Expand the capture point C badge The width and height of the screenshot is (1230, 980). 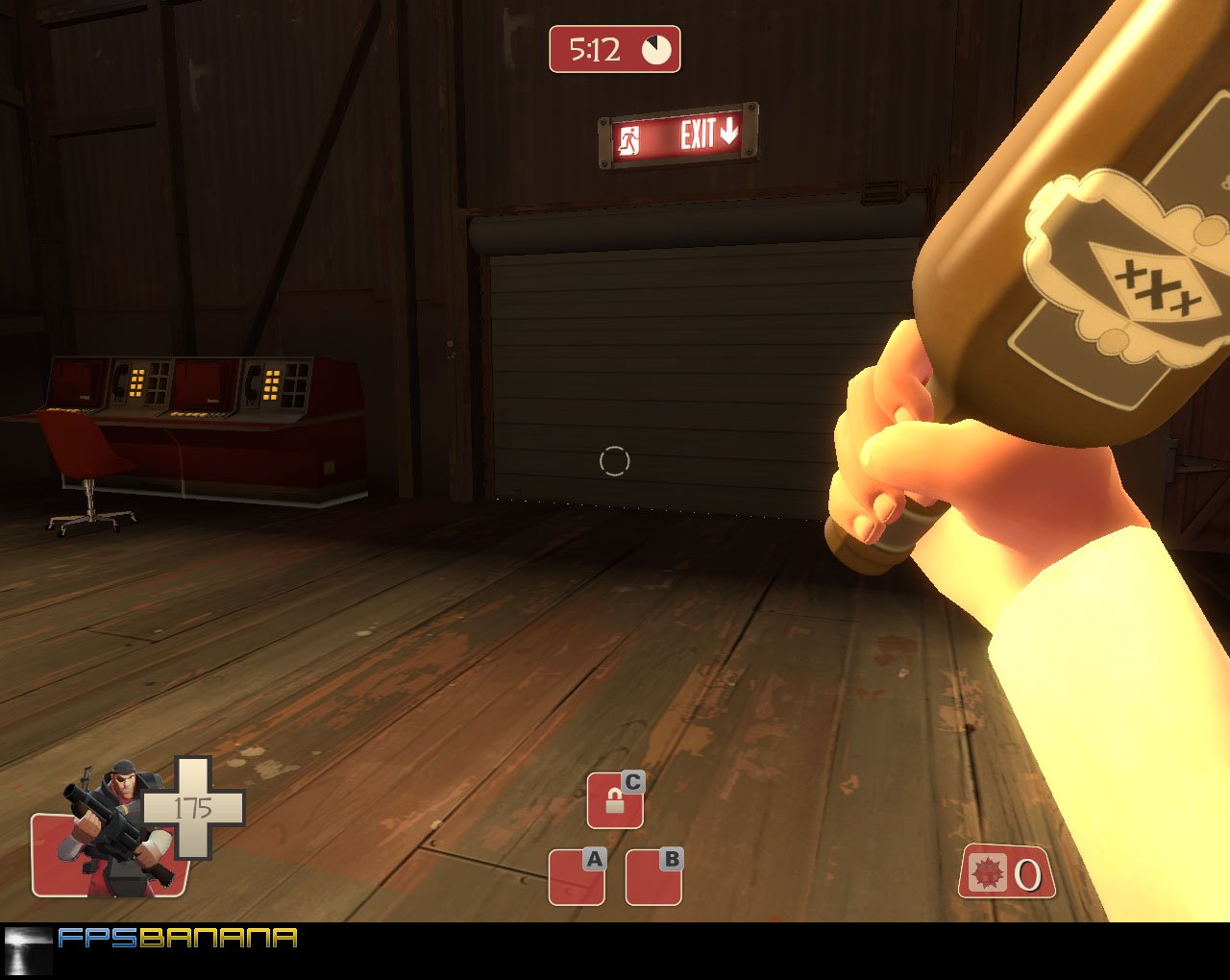coord(614,798)
